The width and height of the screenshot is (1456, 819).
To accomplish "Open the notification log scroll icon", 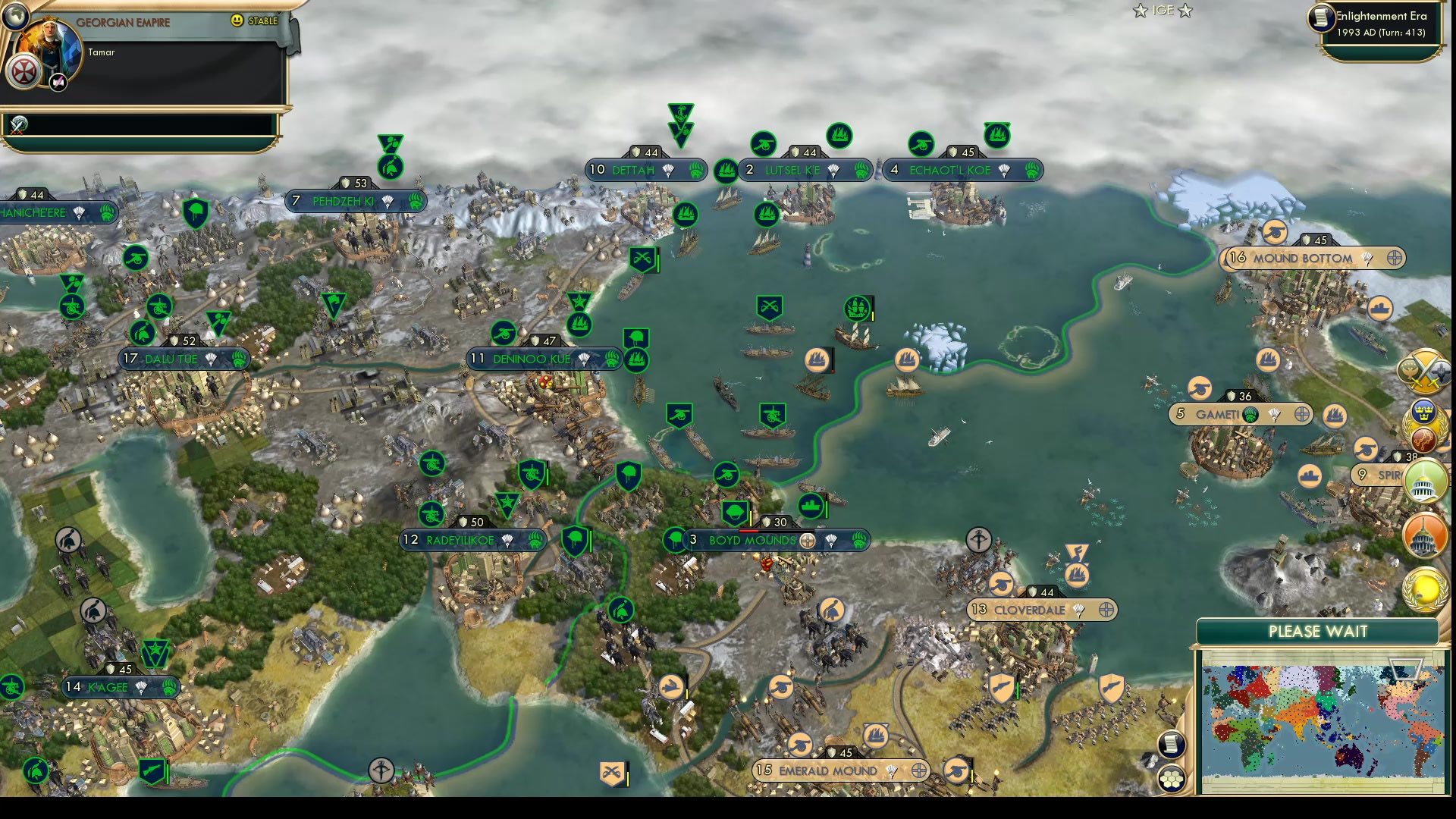I will tap(1171, 744).
